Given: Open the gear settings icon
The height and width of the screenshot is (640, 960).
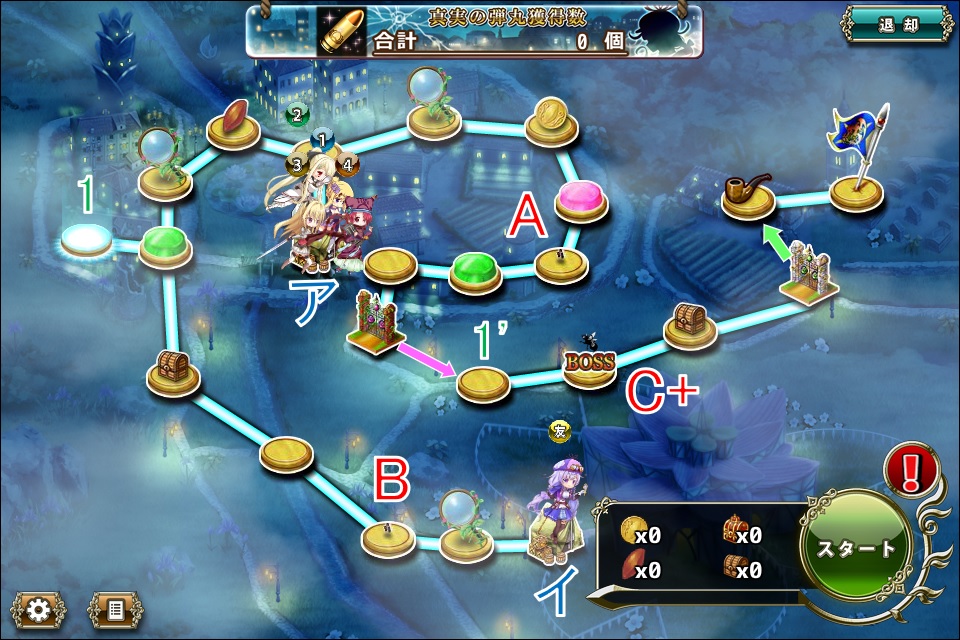Looking at the screenshot, I should (x=39, y=609).
